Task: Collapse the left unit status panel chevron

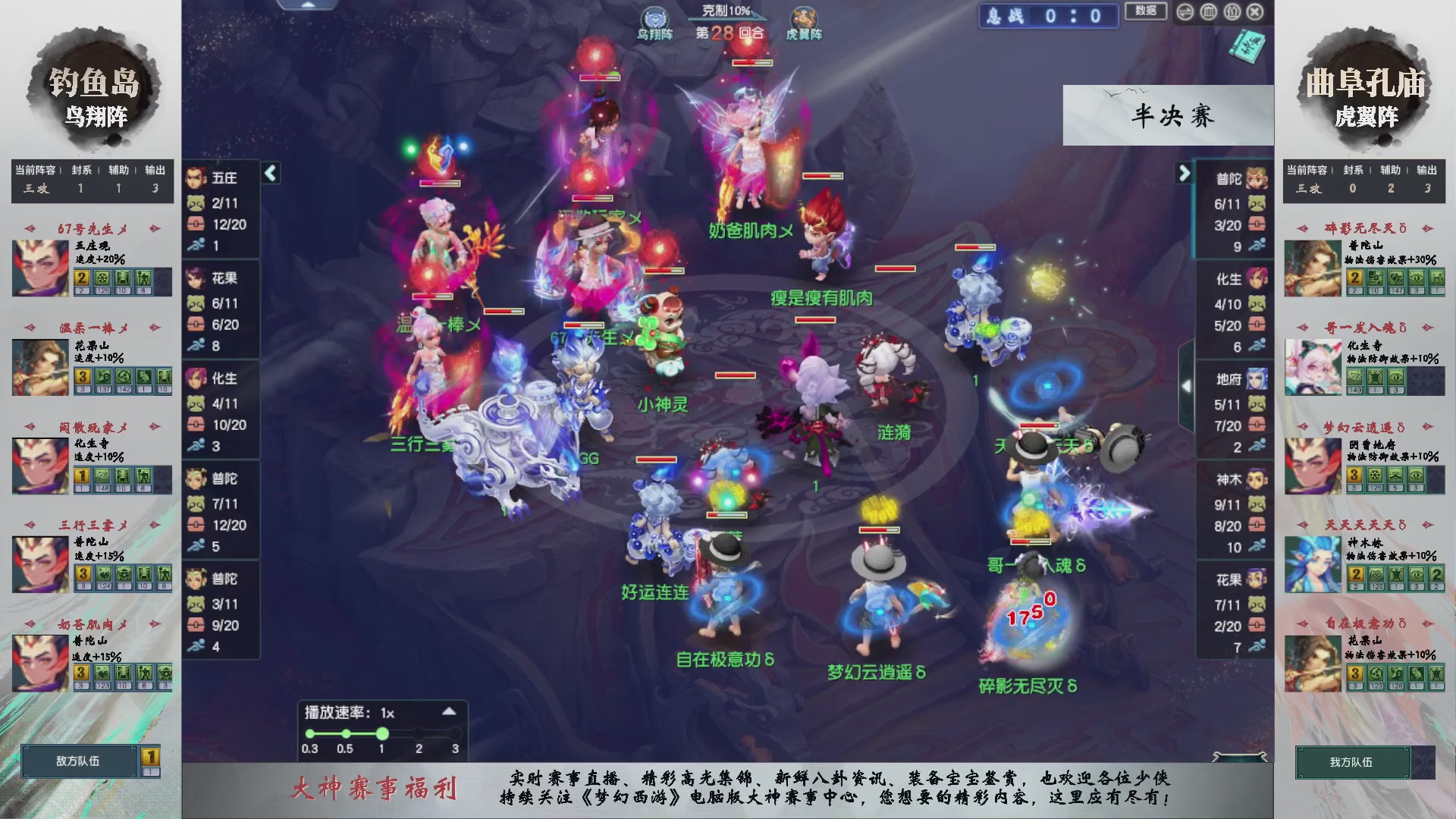Action: point(269,173)
